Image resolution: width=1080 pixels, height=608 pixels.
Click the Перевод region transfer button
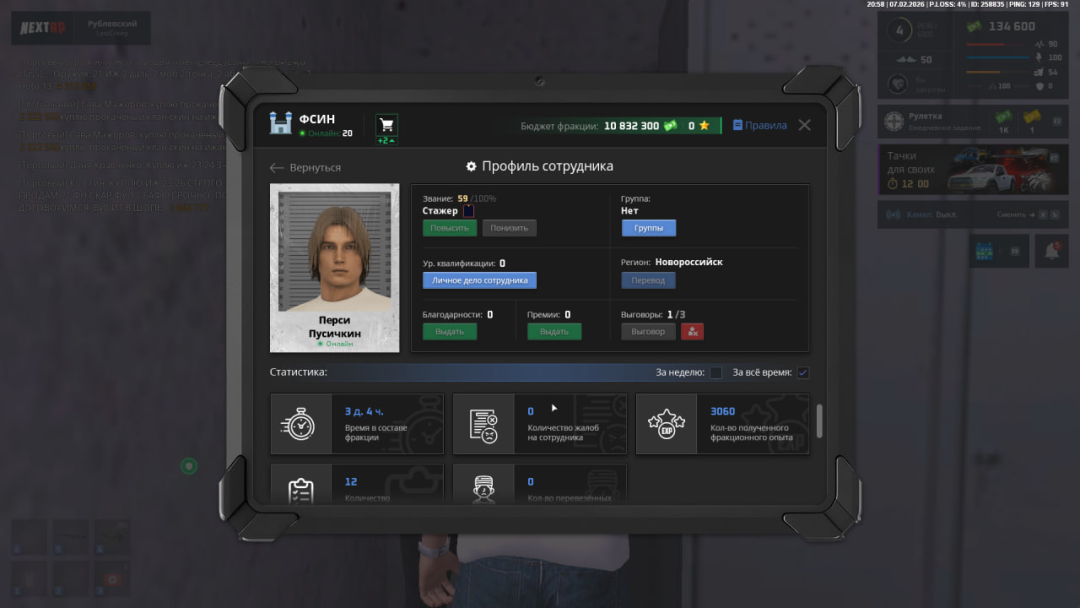tap(648, 281)
